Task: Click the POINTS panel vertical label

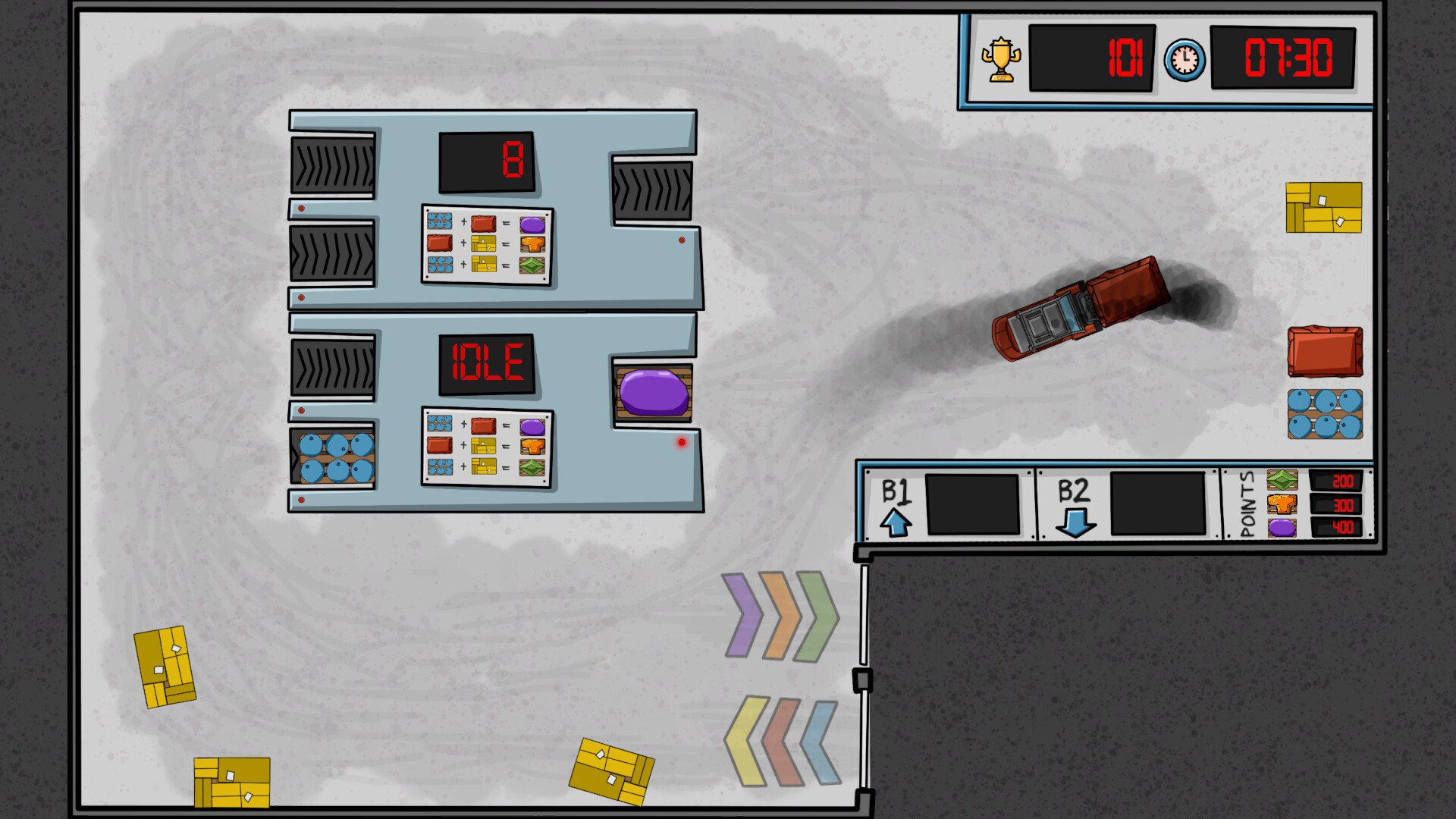Action: coord(1247,503)
